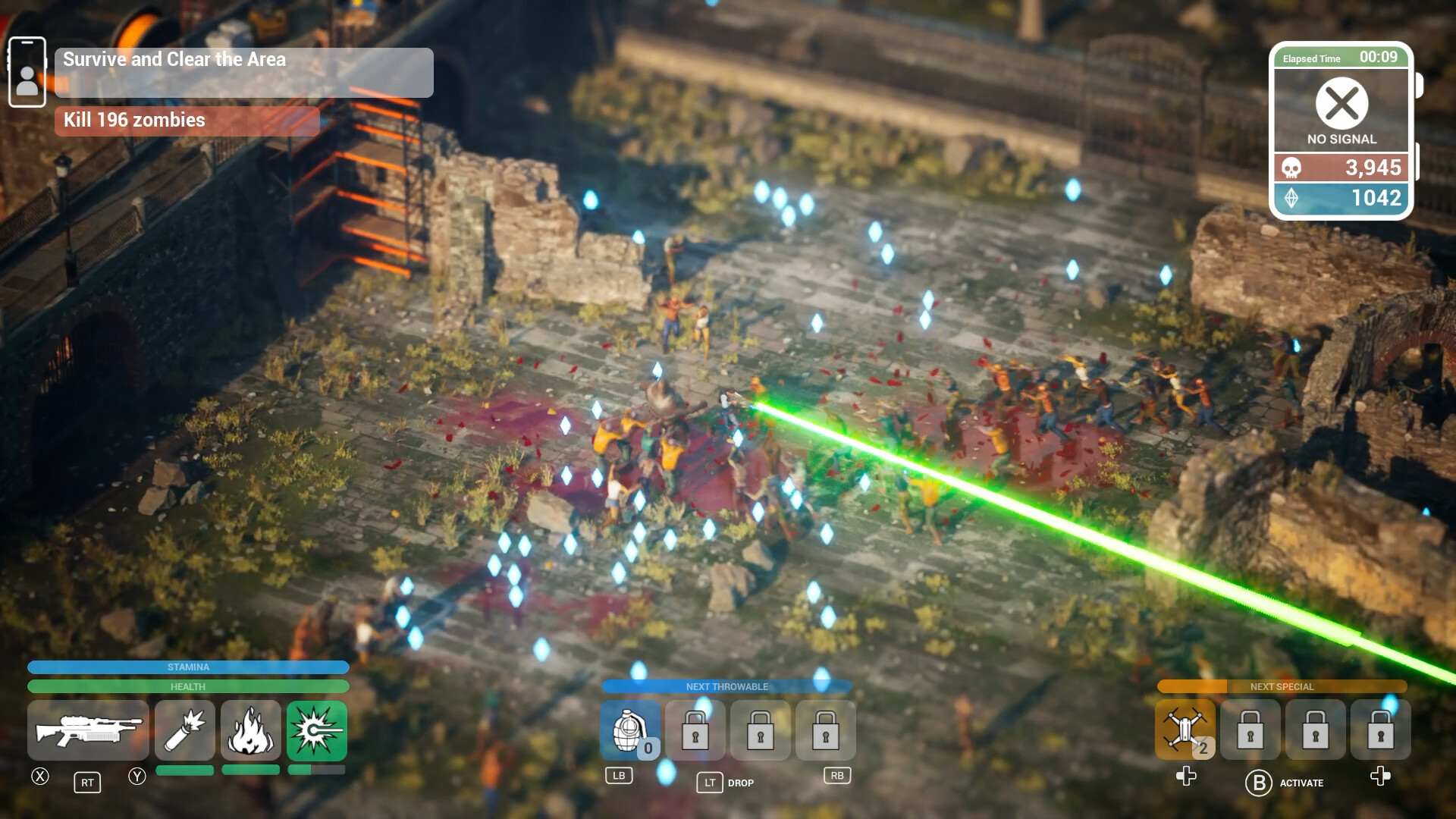Activate the flashlight burst ability

(x=185, y=730)
